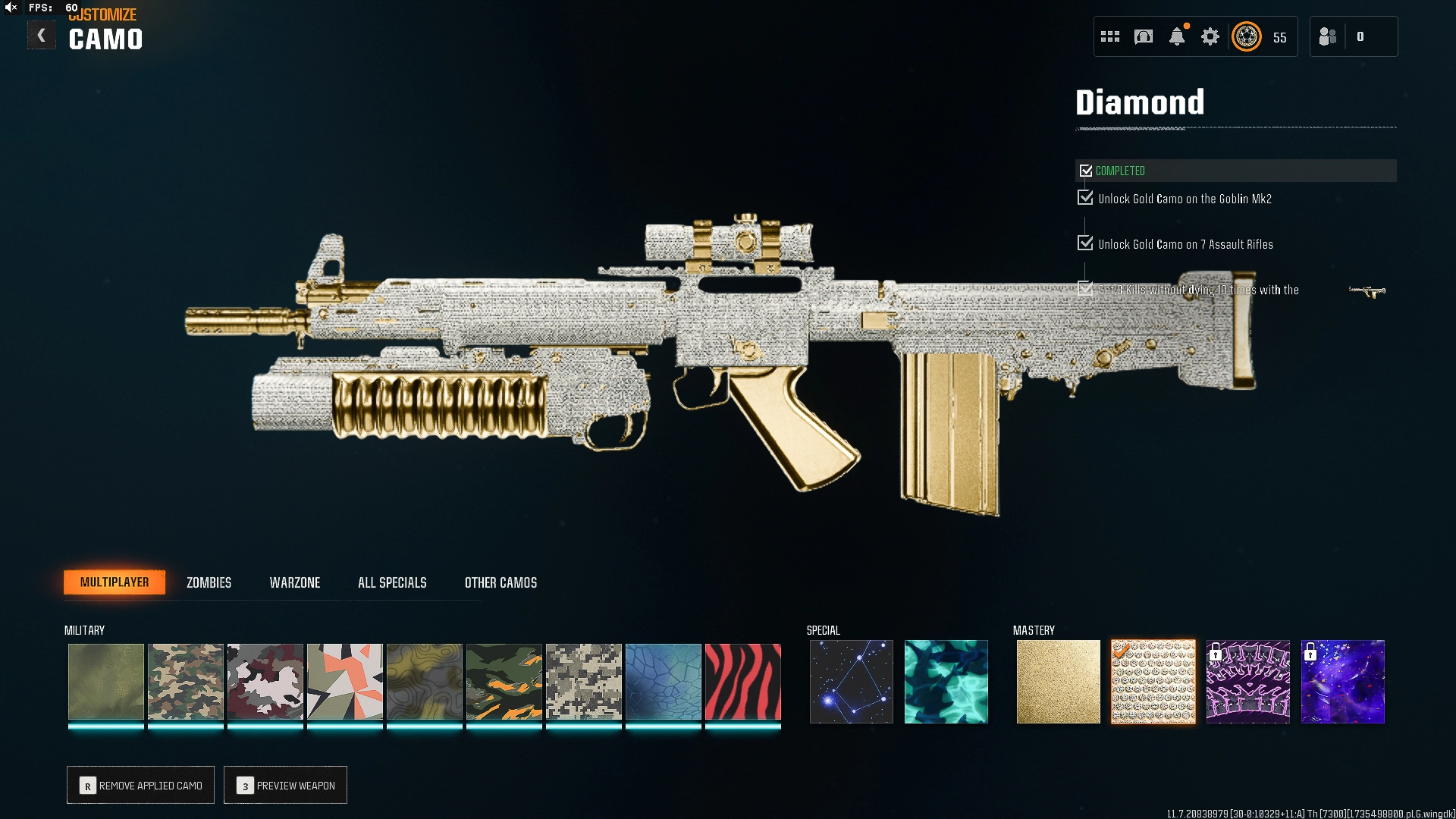1456x819 pixels.
Task: Show the All Specials tab
Action: (x=392, y=582)
